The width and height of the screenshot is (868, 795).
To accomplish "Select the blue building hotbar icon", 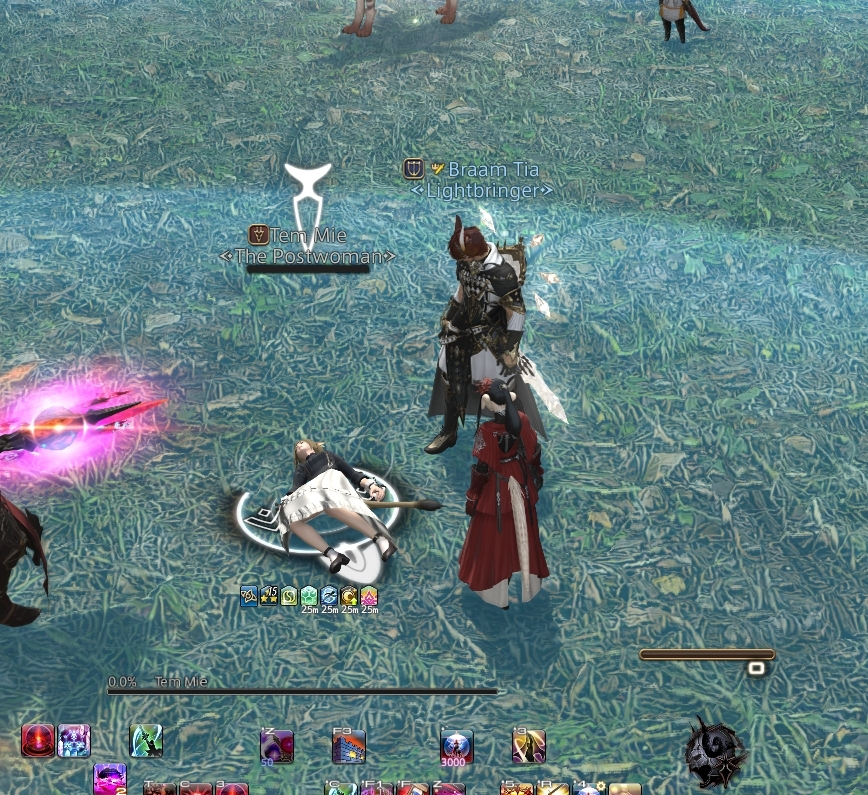I will 349,746.
